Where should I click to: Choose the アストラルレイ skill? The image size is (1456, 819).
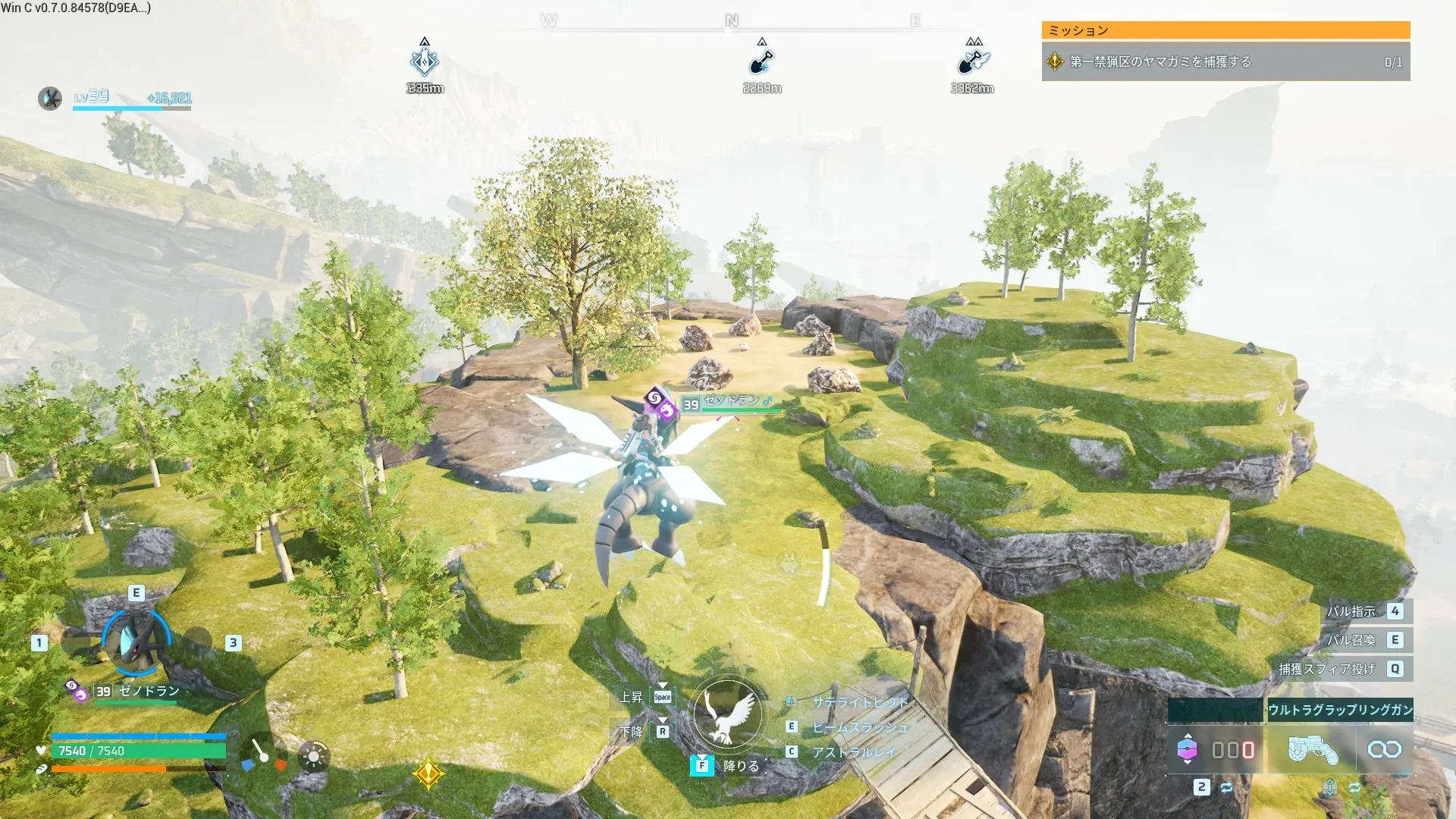coord(853,752)
